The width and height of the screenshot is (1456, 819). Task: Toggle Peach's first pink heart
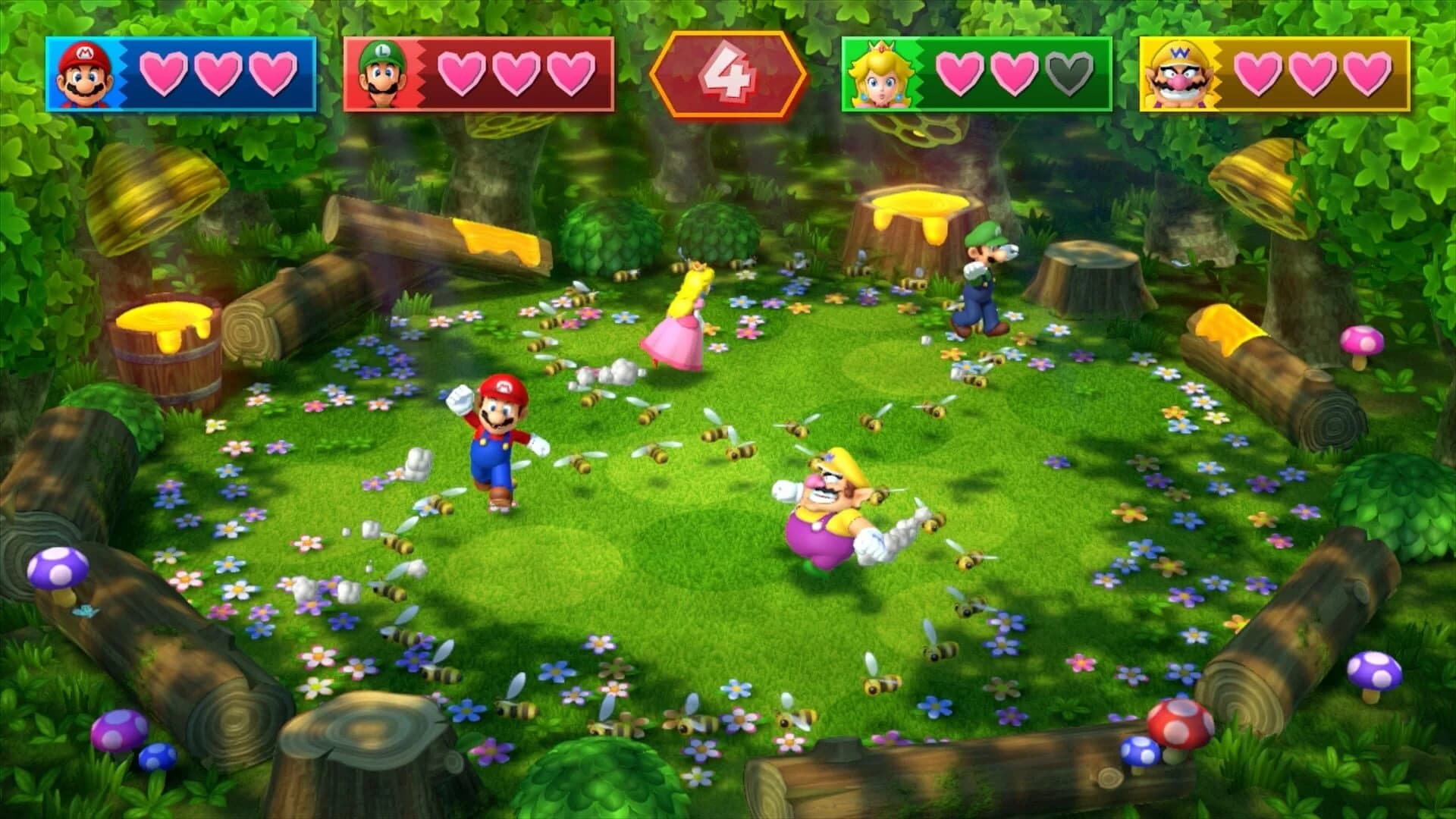(959, 73)
